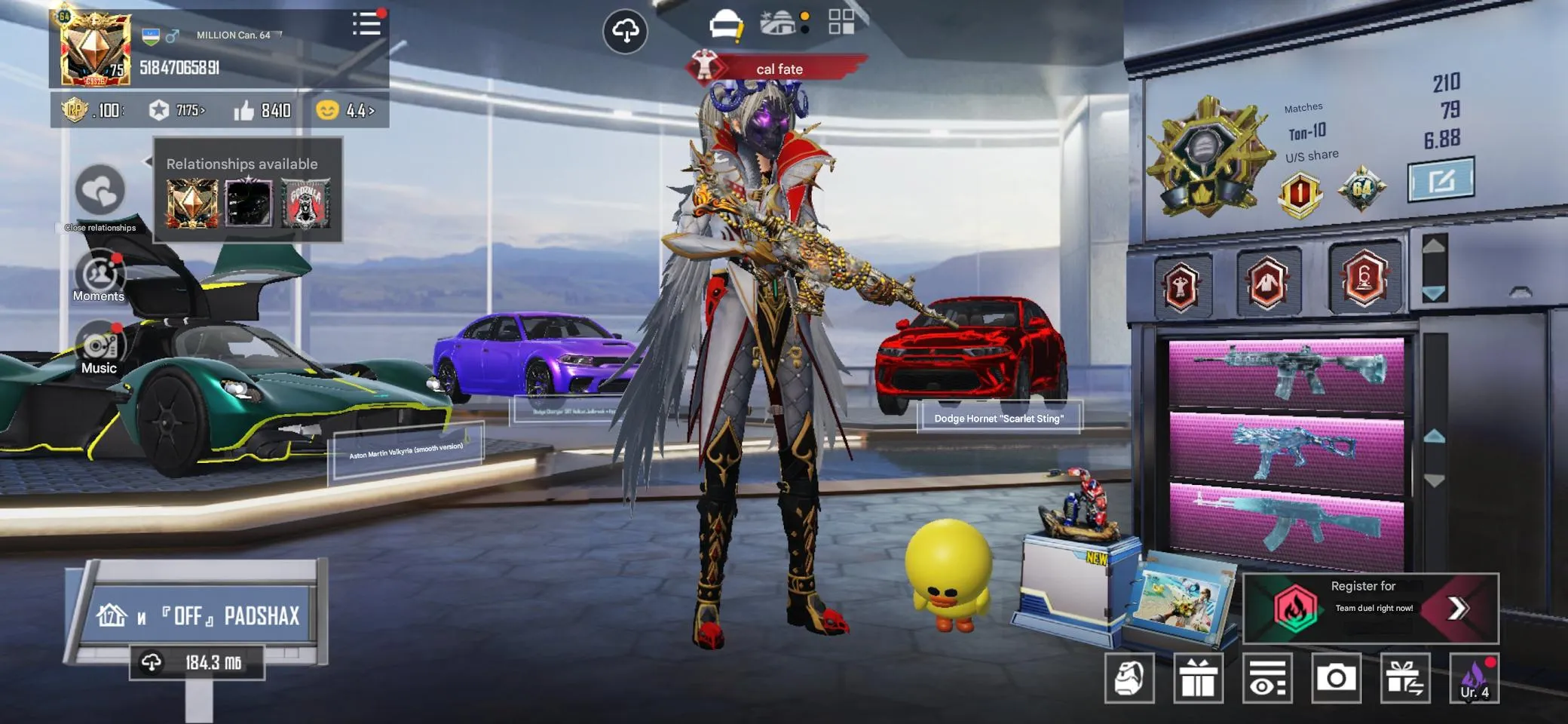Select the helmet icon with alert badge
The height and width of the screenshot is (724, 1568).
click(x=725, y=23)
